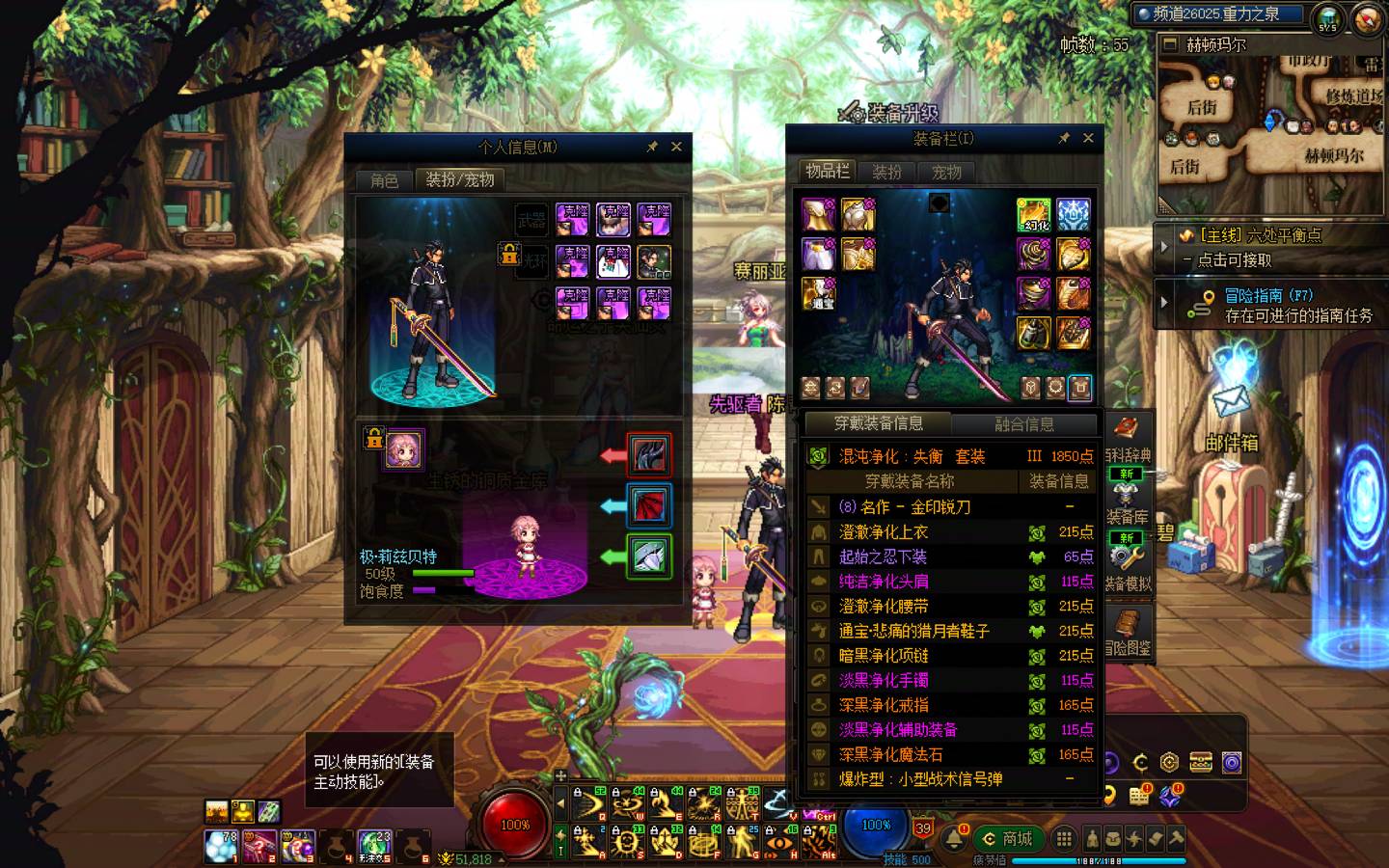The width and height of the screenshot is (1389, 868).
Task: Switch to the 角色 tab
Action: [x=384, y=180]
